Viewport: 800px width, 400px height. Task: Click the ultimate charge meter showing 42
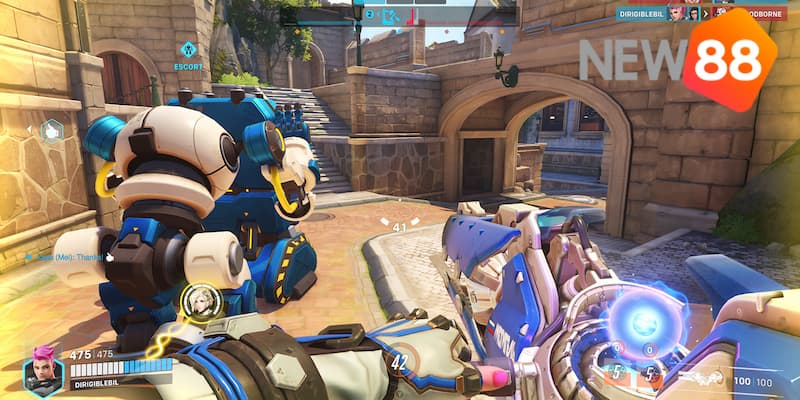[x=400, y=362]
